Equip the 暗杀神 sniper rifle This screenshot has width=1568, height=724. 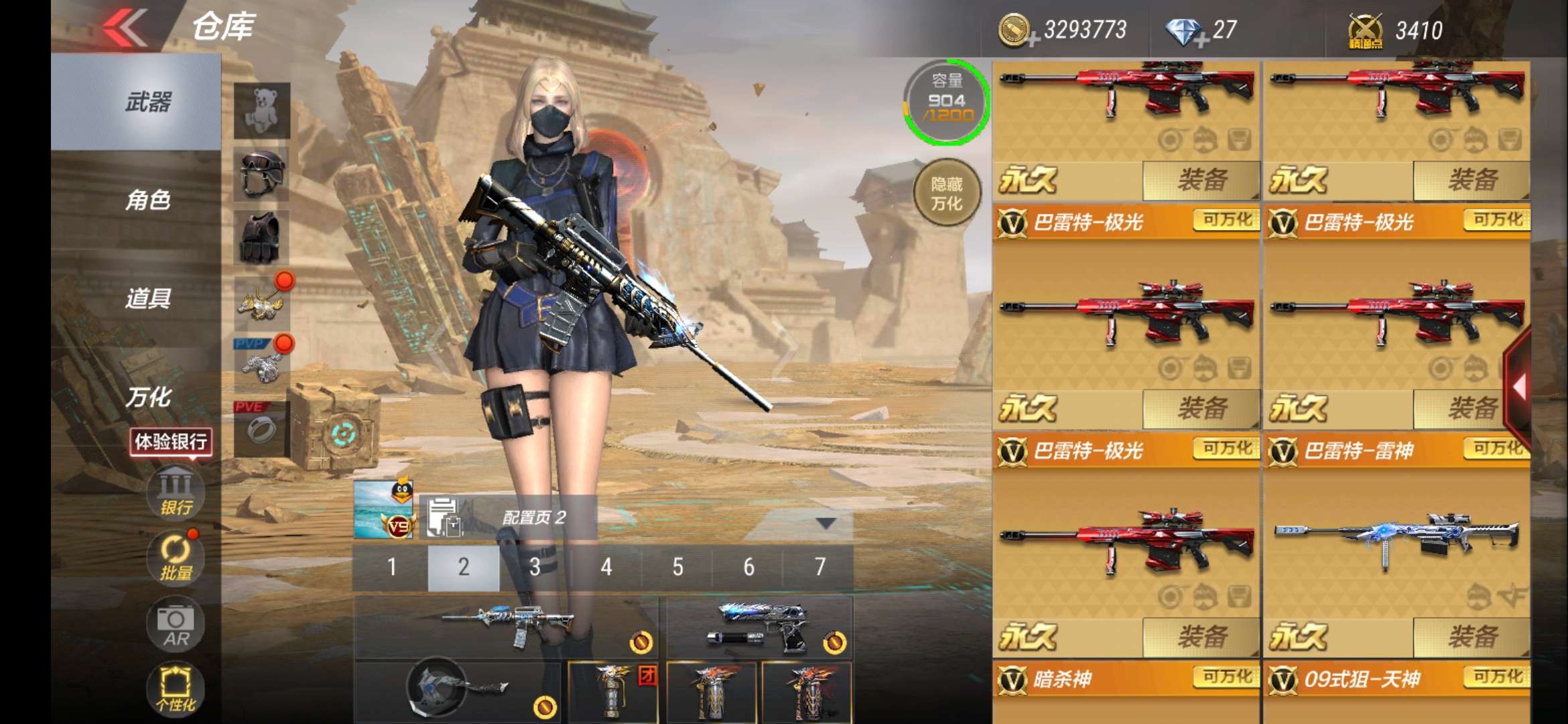(1201, 637)
